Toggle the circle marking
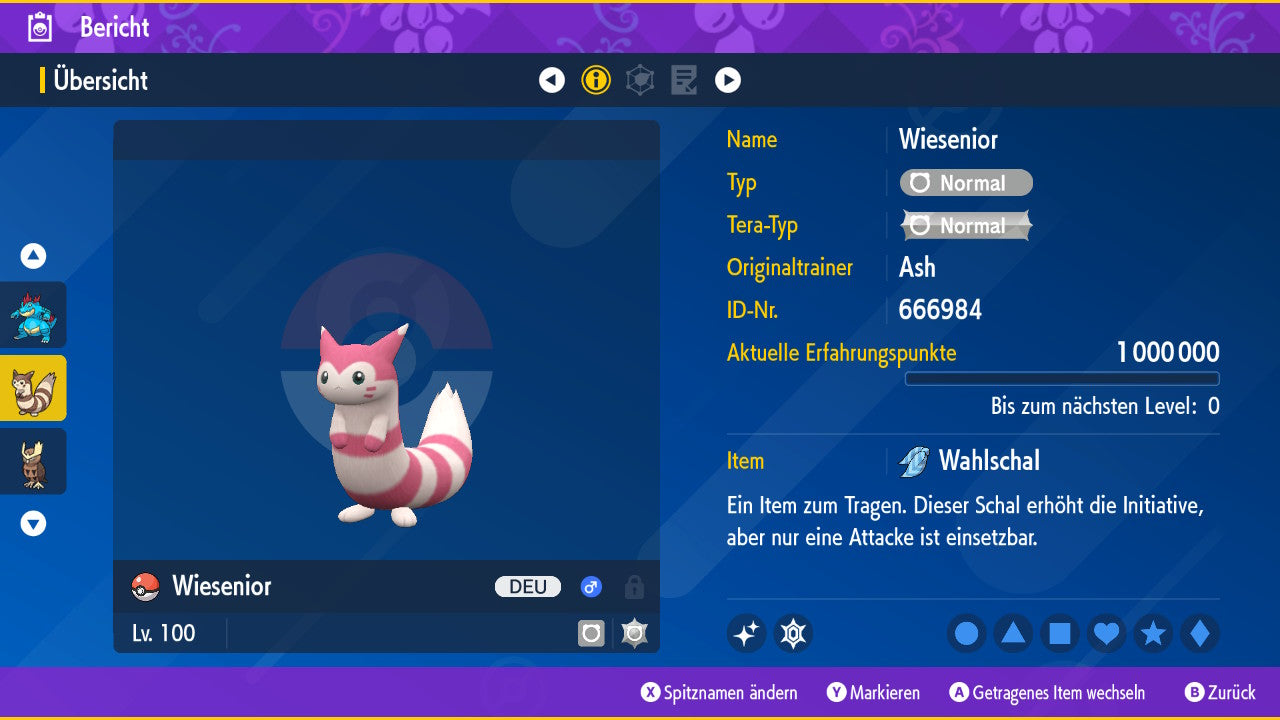Screen dimensions: 1280x720 967,633
